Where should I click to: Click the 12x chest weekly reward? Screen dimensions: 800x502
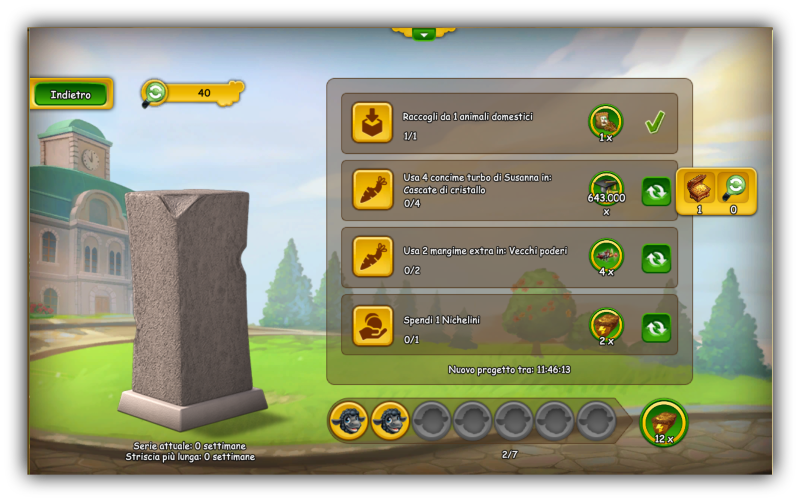pos(664,421)
